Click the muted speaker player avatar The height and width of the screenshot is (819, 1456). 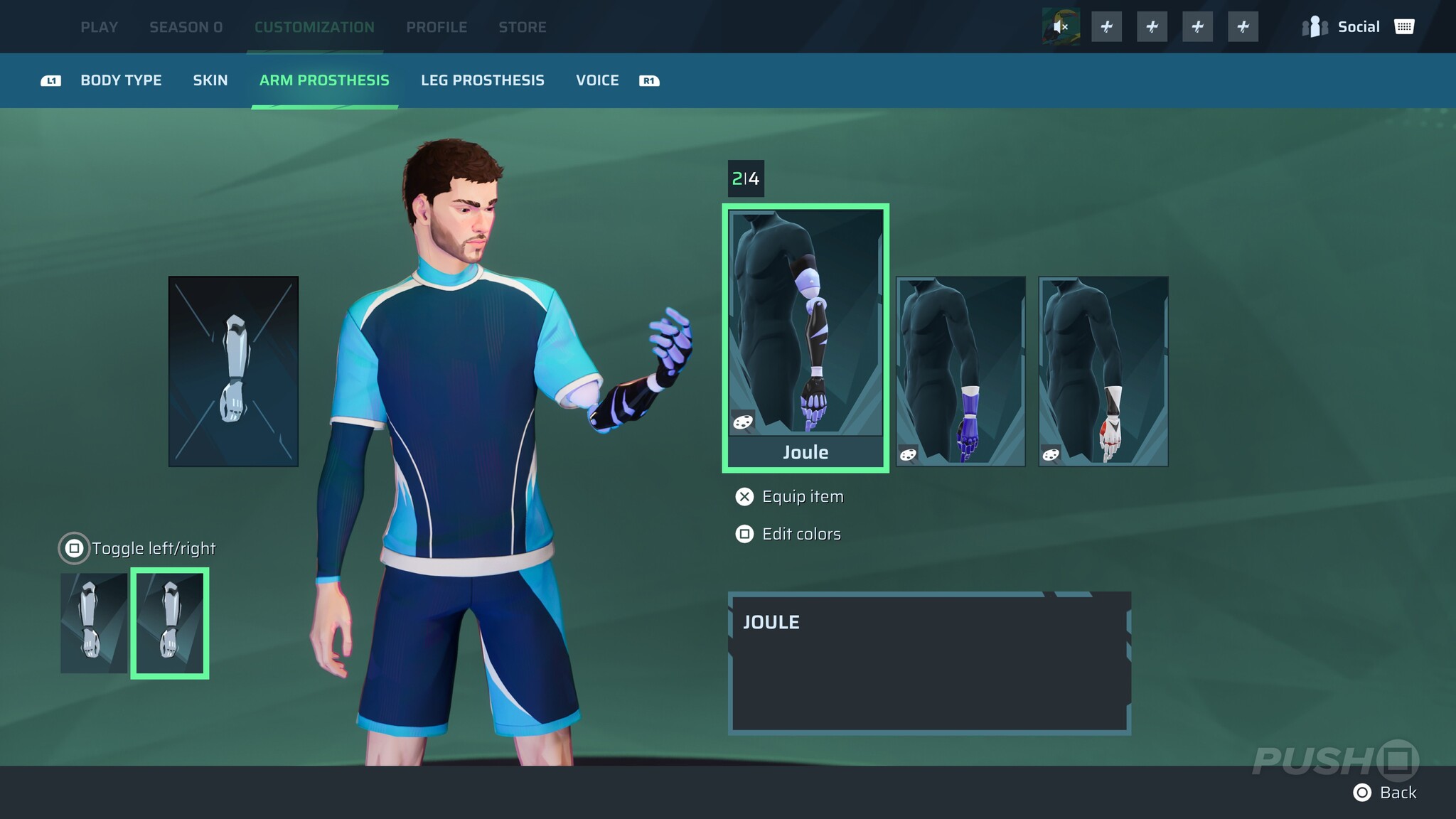(1061, 27)
